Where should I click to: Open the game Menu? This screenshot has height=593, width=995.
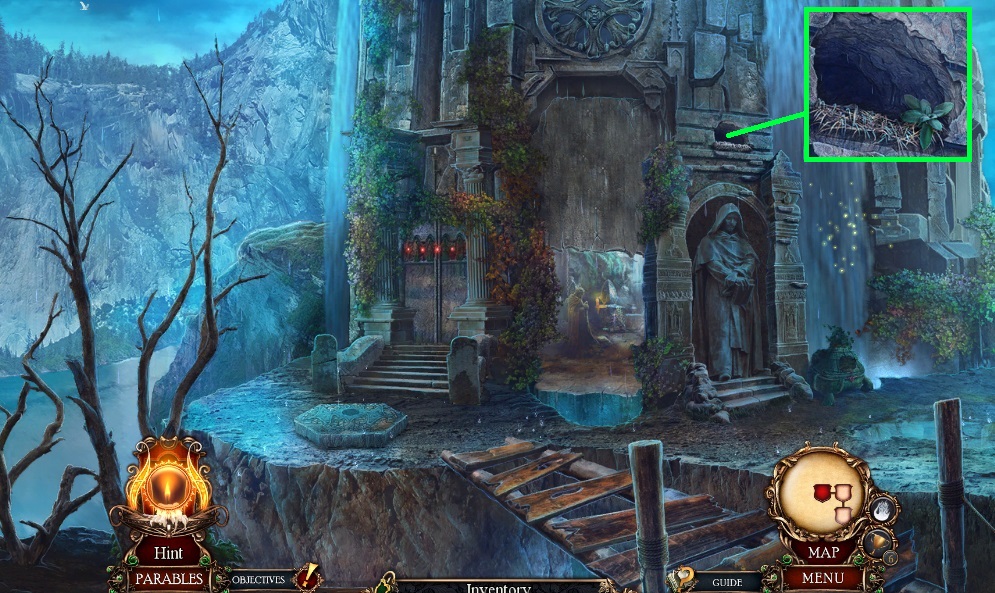pos(822,577)
